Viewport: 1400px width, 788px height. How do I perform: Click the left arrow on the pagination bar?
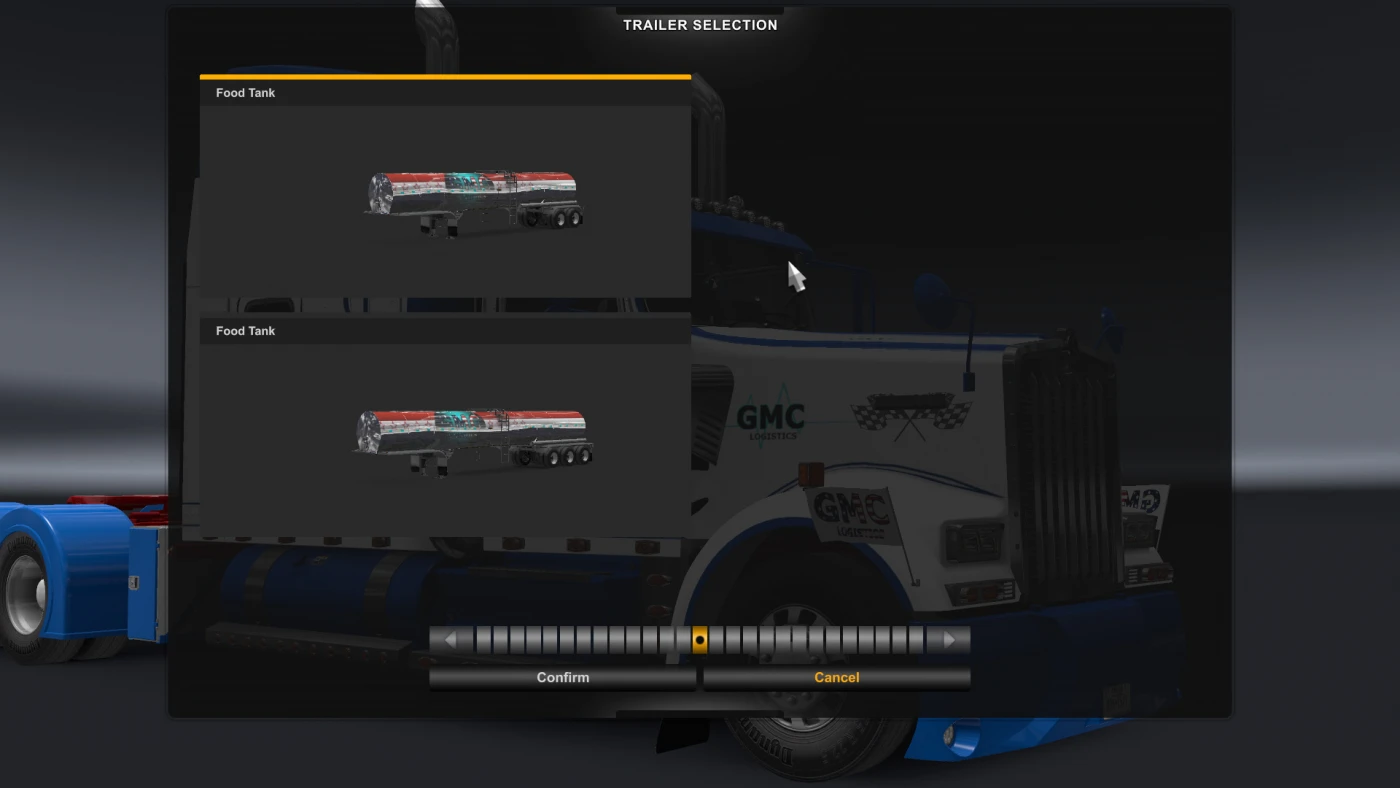tap(448, 639)
